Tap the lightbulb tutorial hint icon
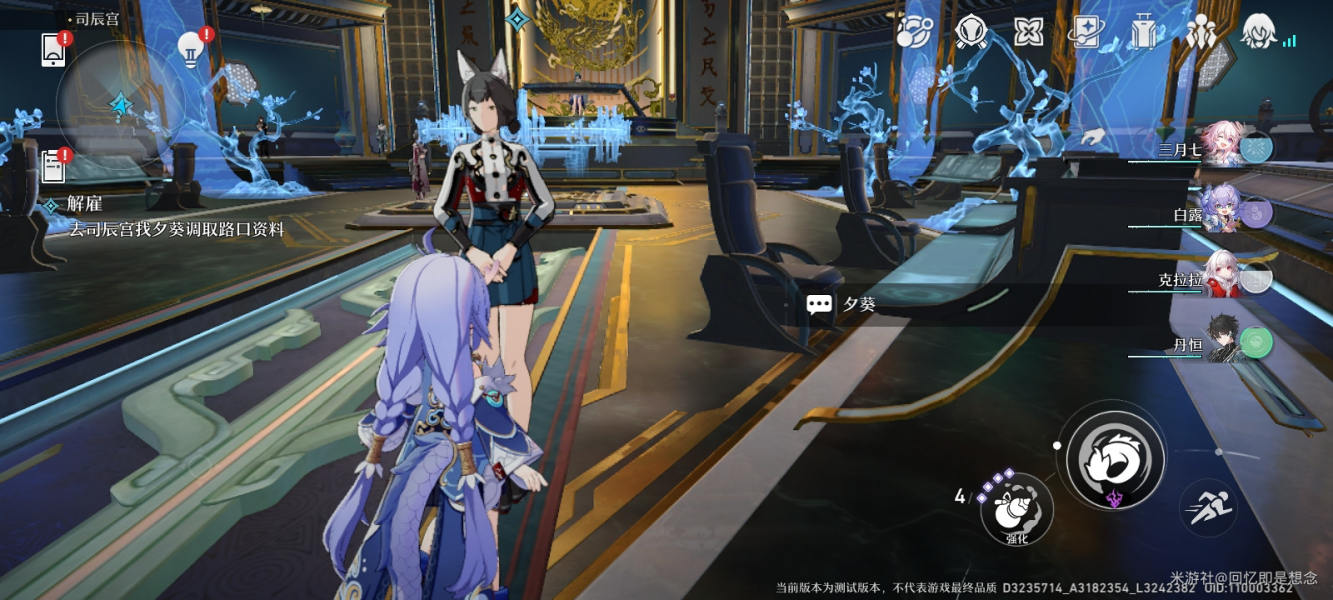 [x=190, y=48]
